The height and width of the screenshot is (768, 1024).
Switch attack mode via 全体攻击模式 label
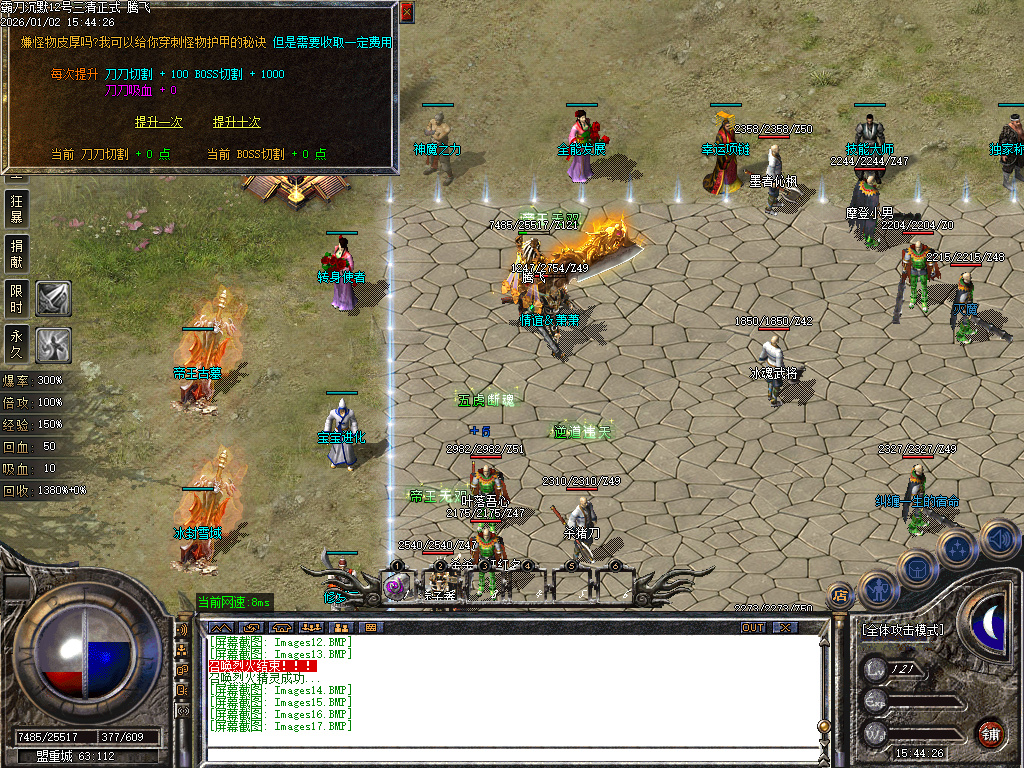901,630
